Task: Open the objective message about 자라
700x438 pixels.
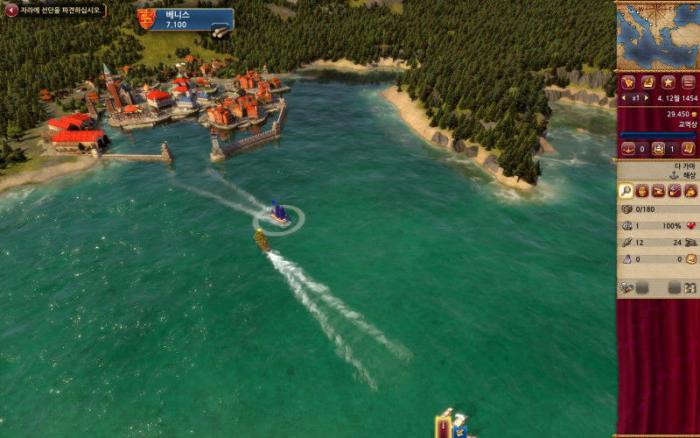Action: pos(56,10)
